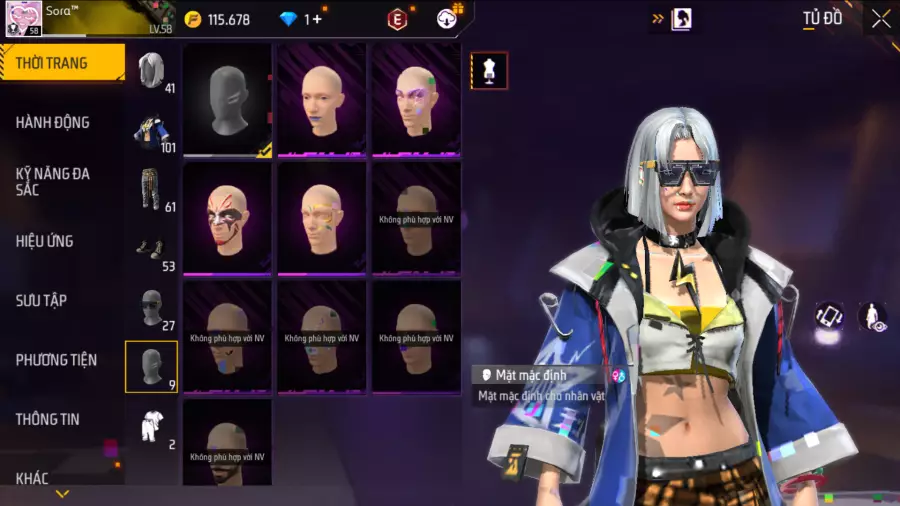Open the Thời Trang fashion menu
Viewport: 900px width, 506px height.
click(x=60, y=64)
